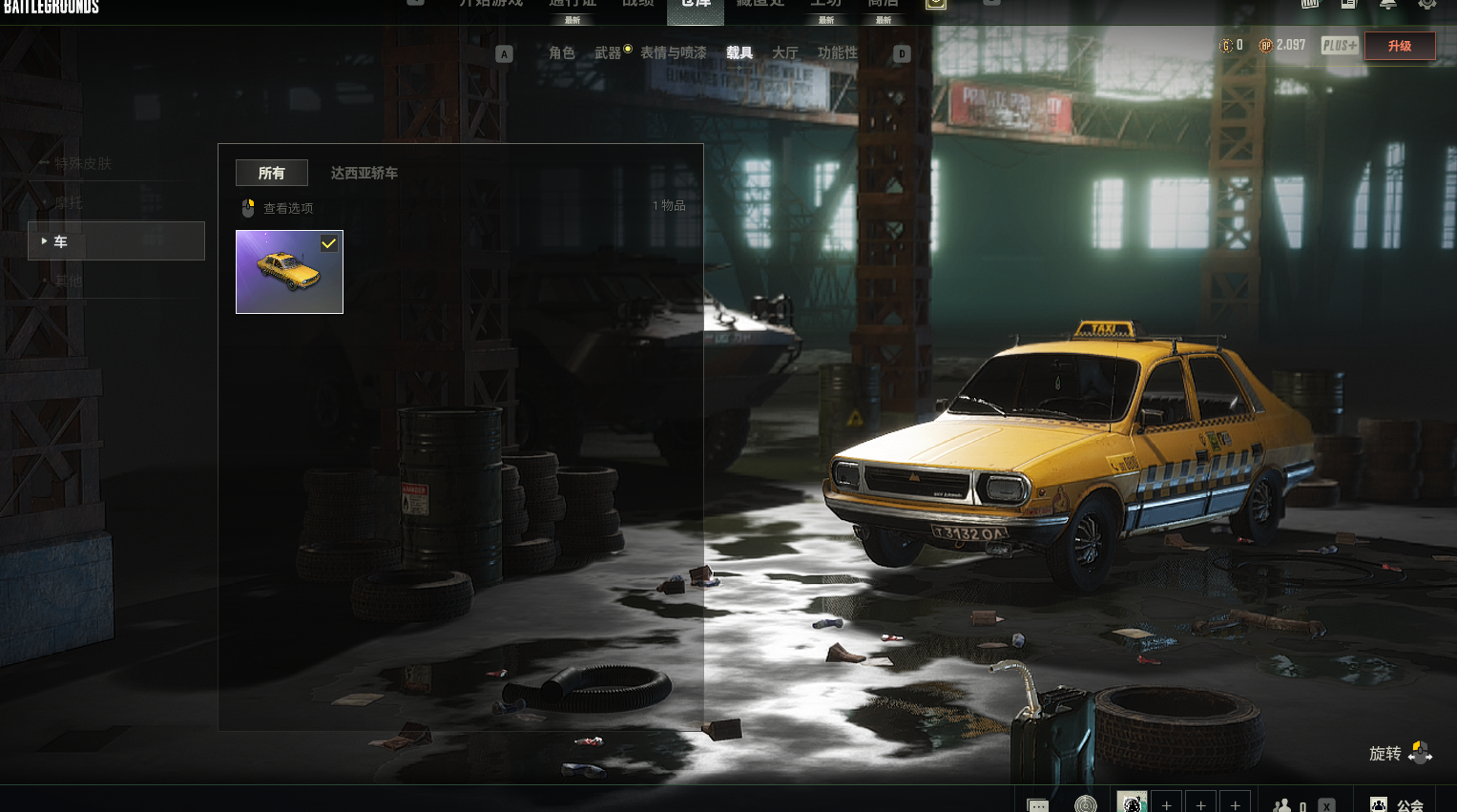Open the chat bubble icon
Viewport: 1457px width, 812px height.
tap(1037, 804)
